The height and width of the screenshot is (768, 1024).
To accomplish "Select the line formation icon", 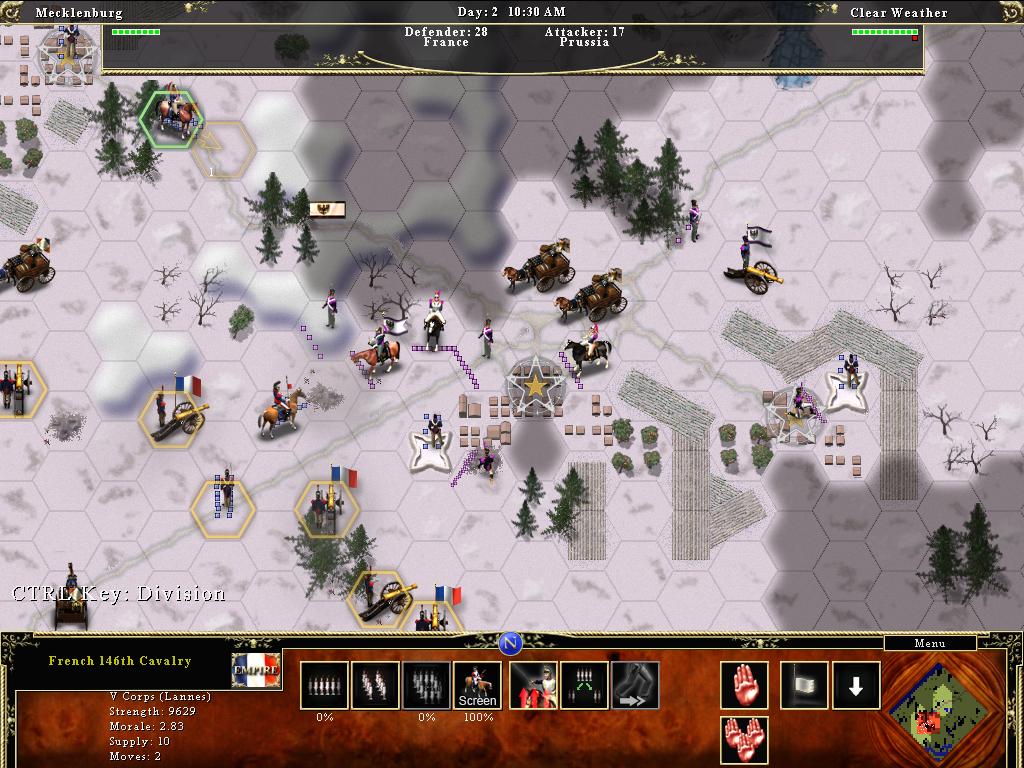I will (x=324, y=686).
